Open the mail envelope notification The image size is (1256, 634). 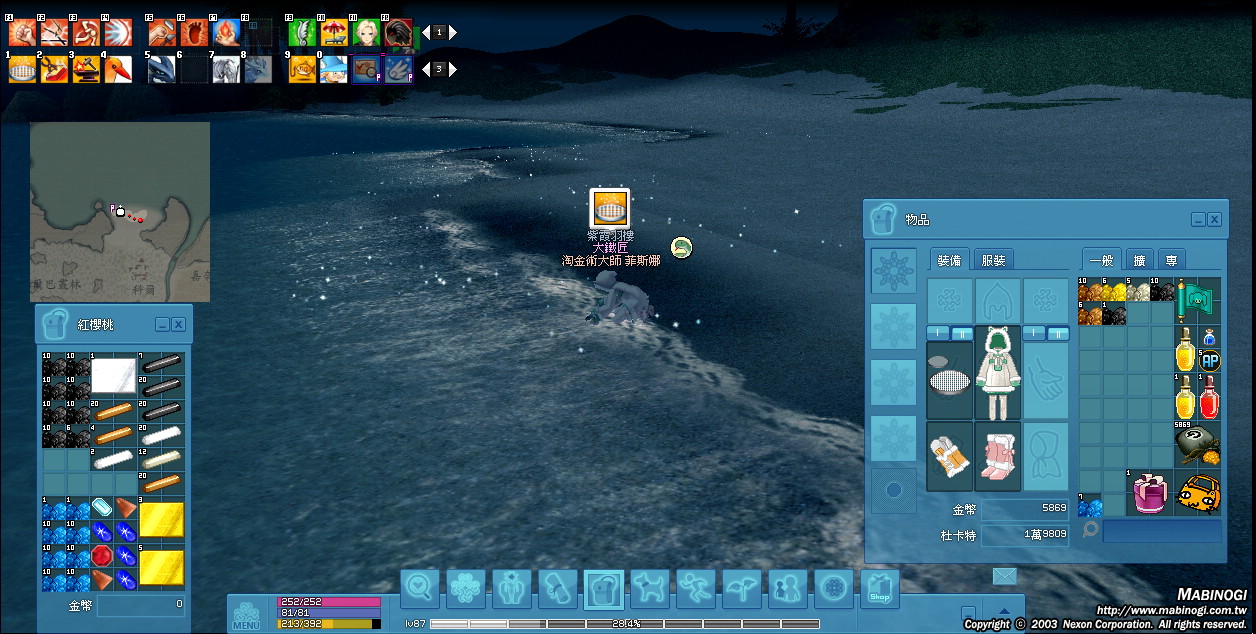tap(1004, 575)
